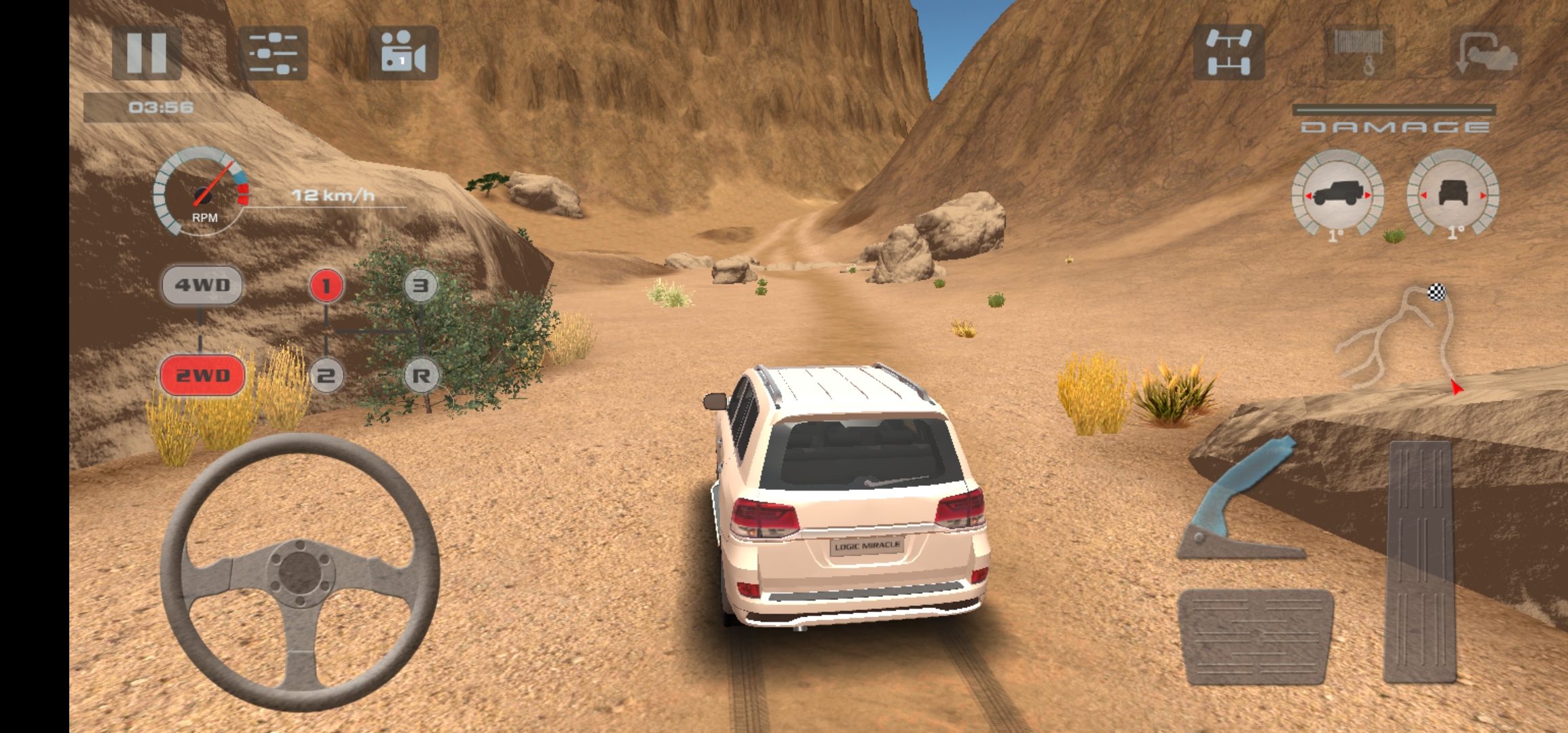The height and width of the screenshot is (733, 1568).
Task: Shift into second gear
Action: tap(326, 375)
